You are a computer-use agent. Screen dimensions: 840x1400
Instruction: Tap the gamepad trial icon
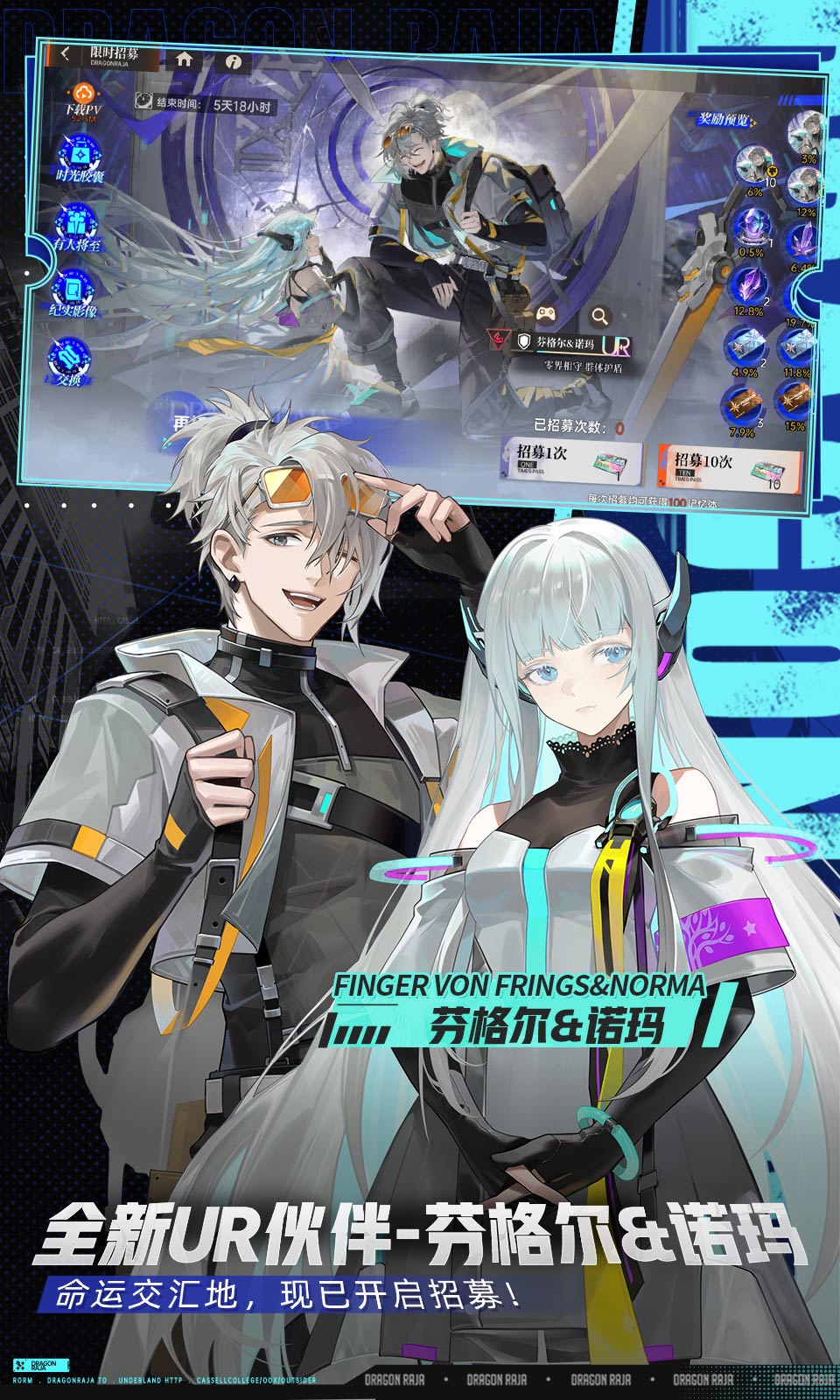click(x=546, y=312)
